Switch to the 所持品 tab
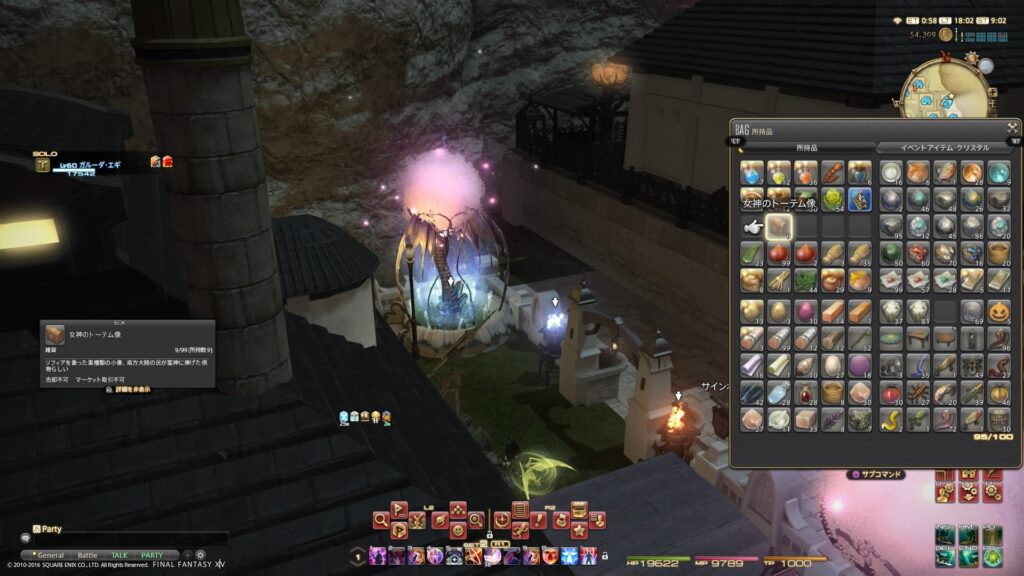The width and height of the screenshot is (1024, 576). coord(806,147)
